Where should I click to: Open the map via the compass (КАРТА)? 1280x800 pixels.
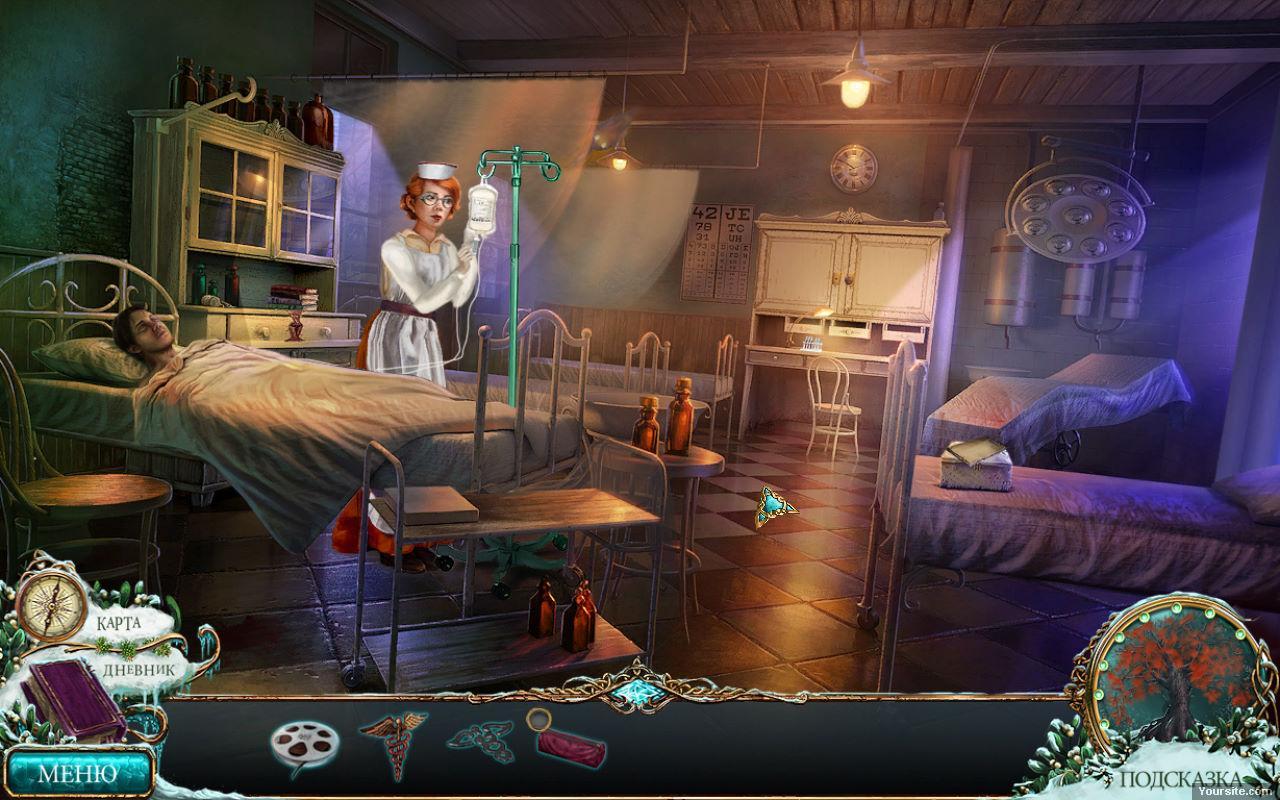[x=51, y=603]
